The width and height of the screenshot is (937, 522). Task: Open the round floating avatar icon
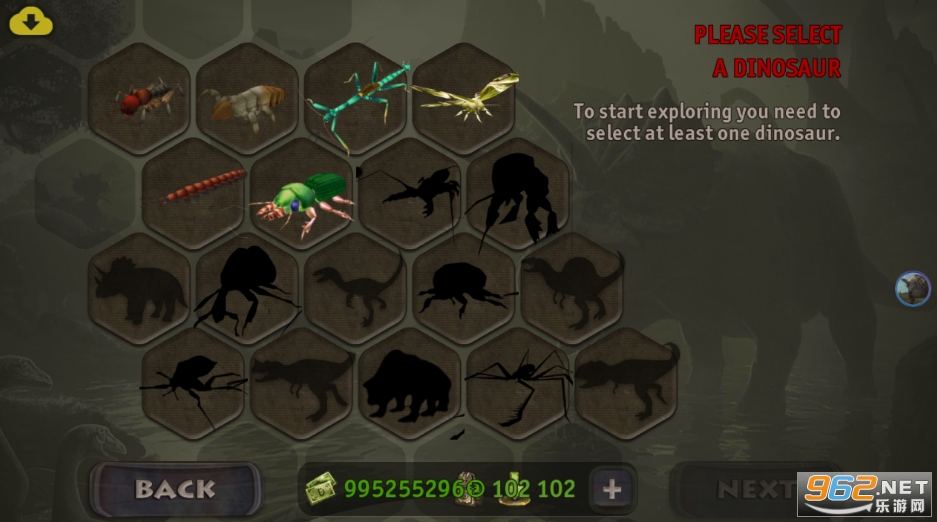(x=912, y=288)
